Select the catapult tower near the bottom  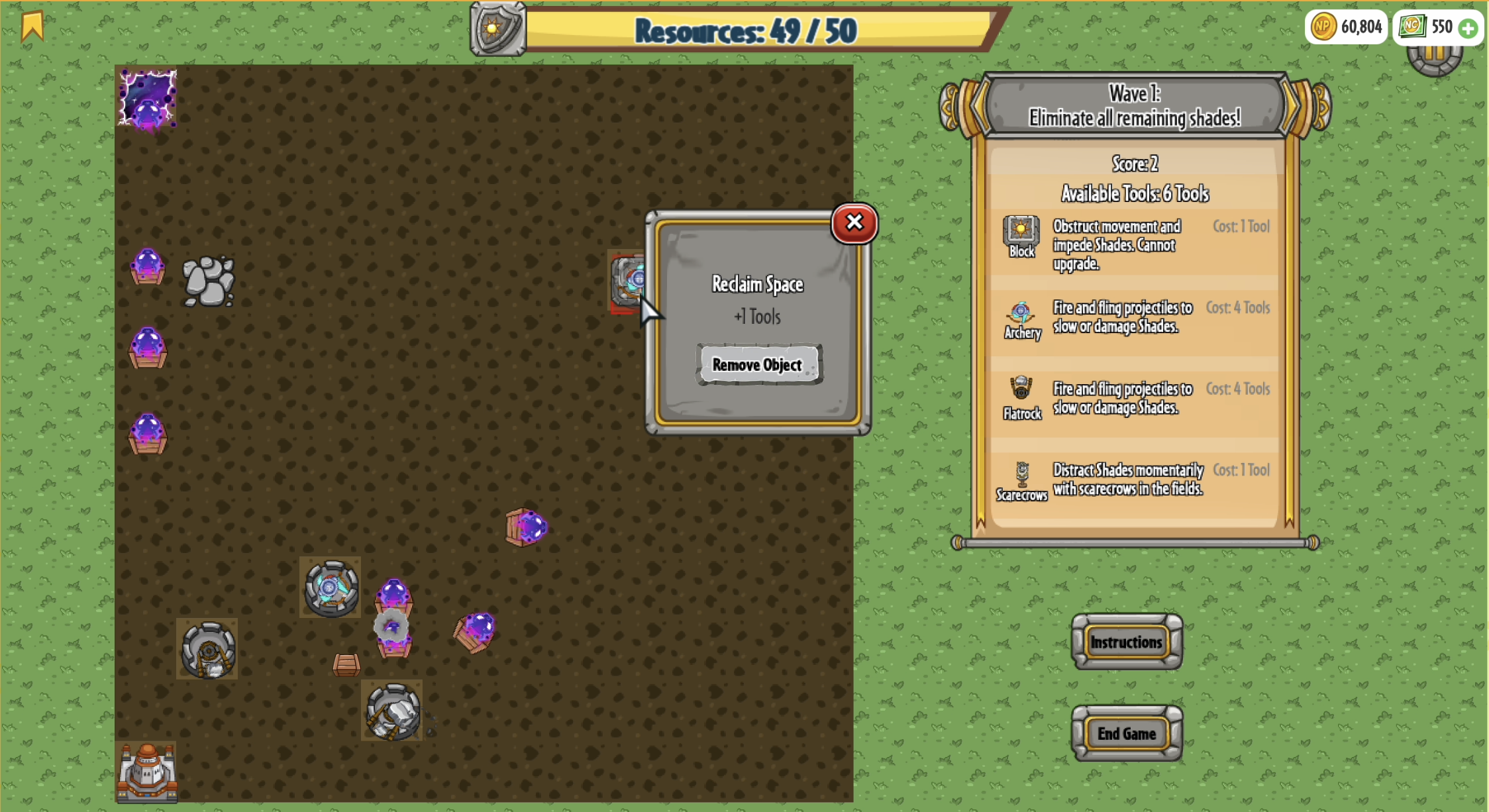394,712
